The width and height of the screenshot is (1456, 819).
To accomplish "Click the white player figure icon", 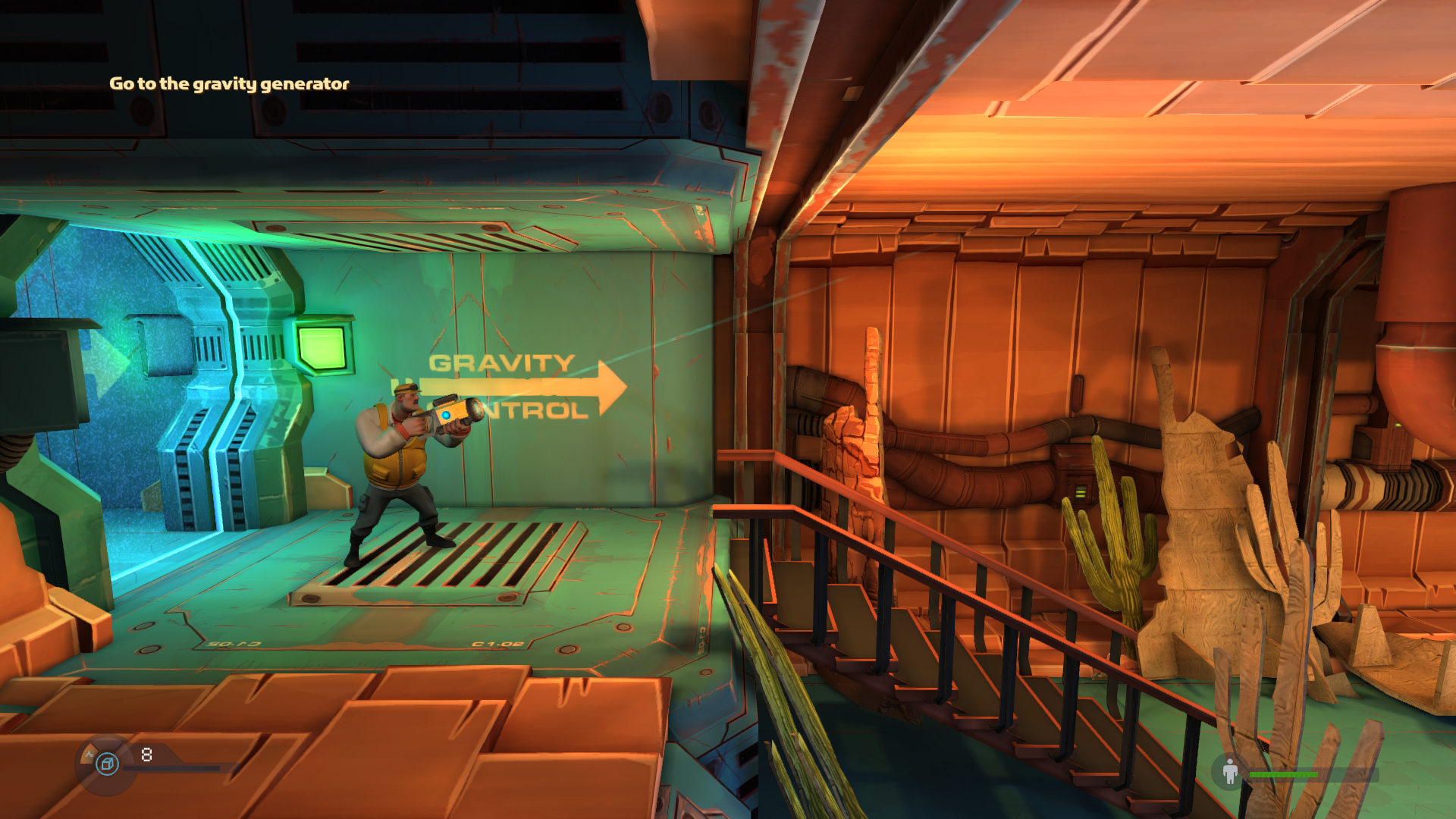I will click(1230, 772).
